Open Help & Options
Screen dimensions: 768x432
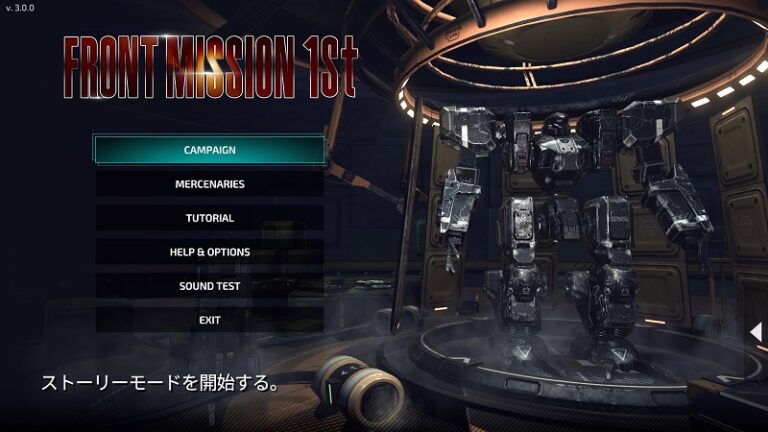pyautogui.click(x=210, y=252)
